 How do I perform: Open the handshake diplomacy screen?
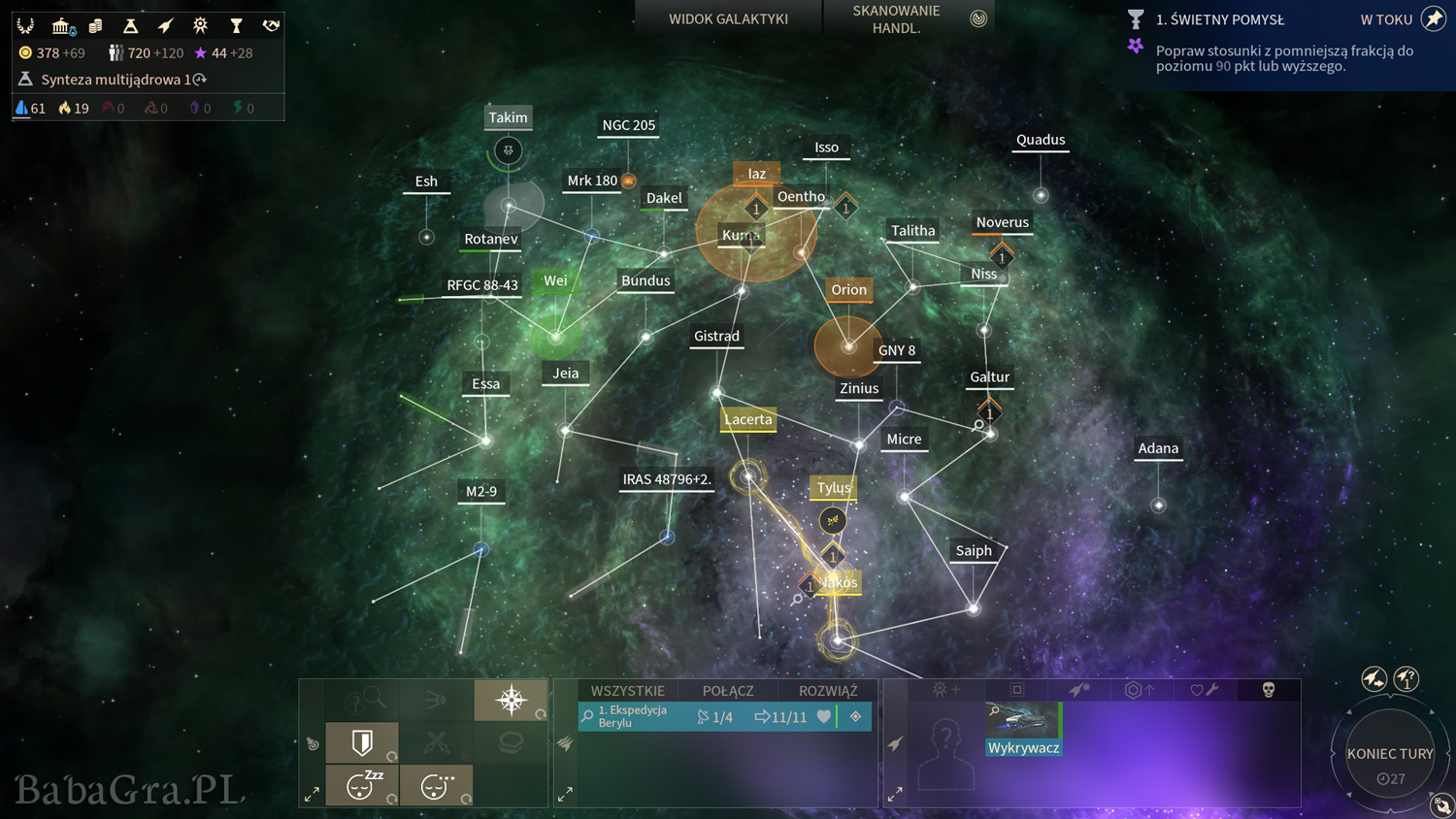coord(271,25)
